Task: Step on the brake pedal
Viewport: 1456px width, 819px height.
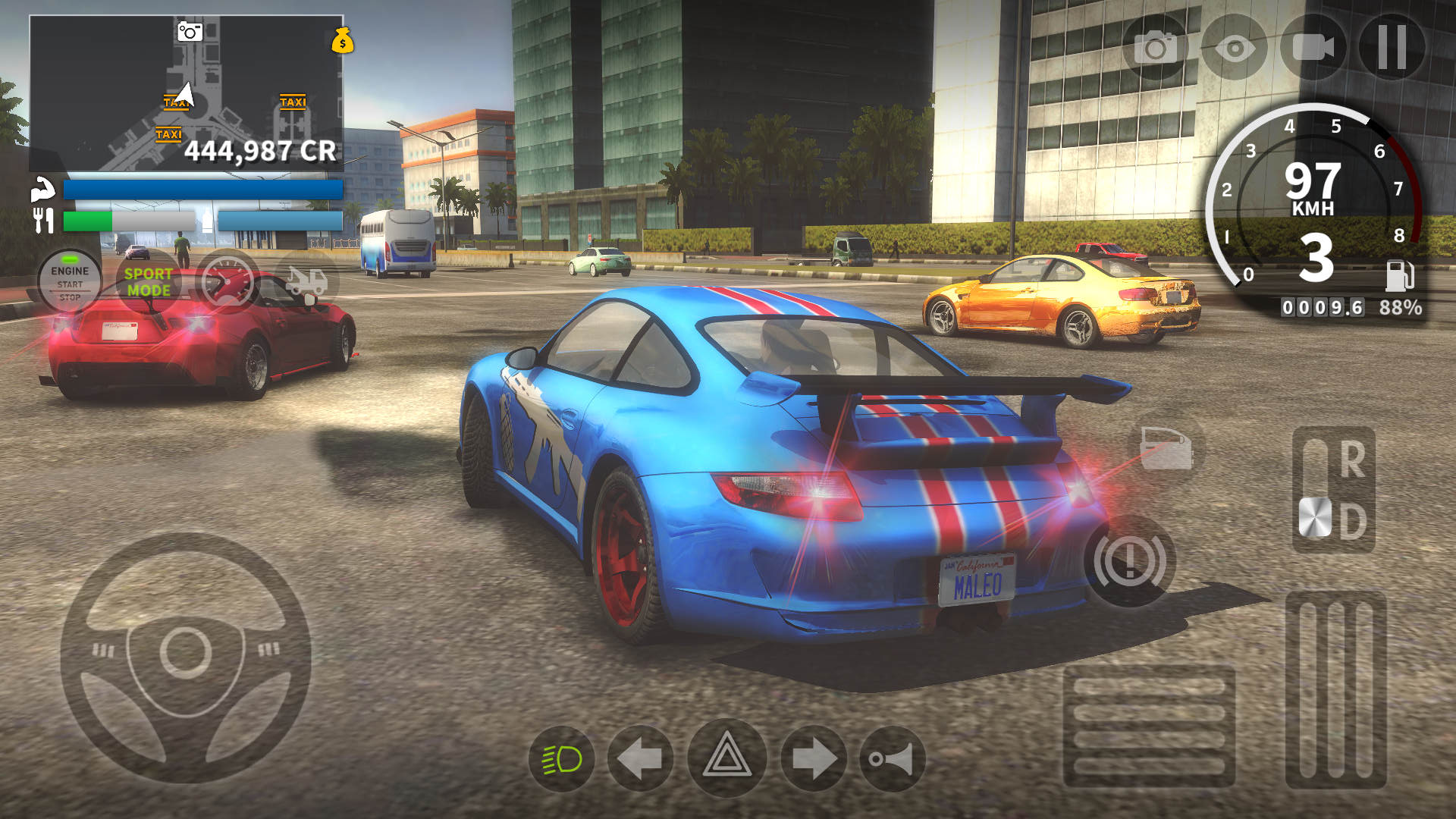Action: 1148,726
